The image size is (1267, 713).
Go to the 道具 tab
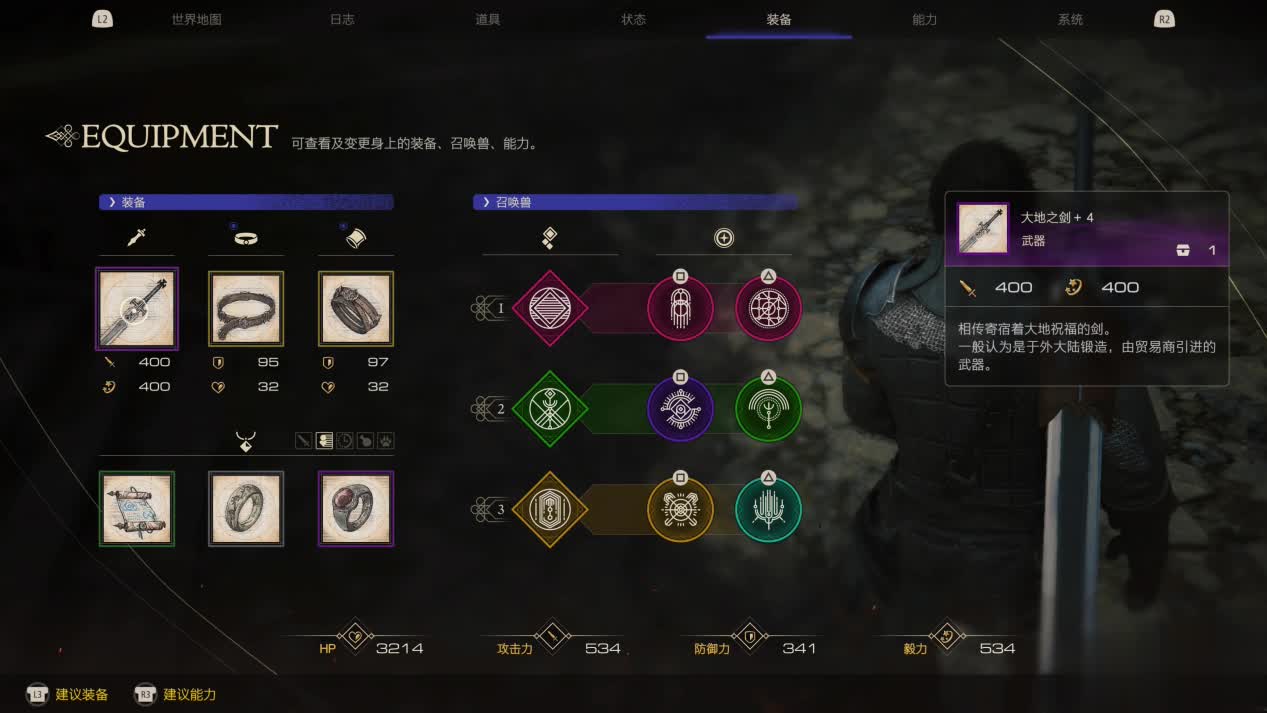click(x=488, y=20)
